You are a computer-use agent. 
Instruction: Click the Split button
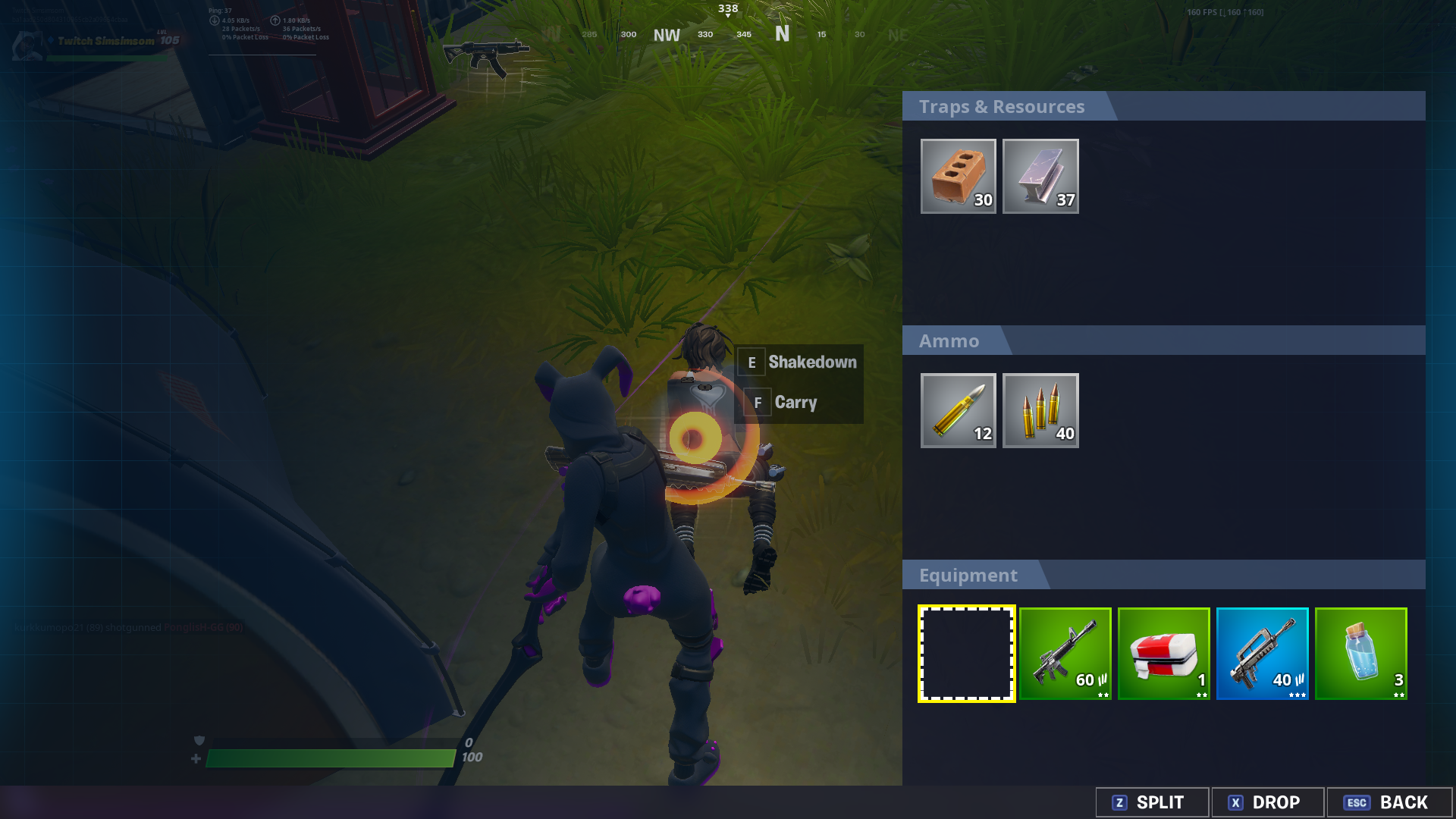[x=1152, y=802]
